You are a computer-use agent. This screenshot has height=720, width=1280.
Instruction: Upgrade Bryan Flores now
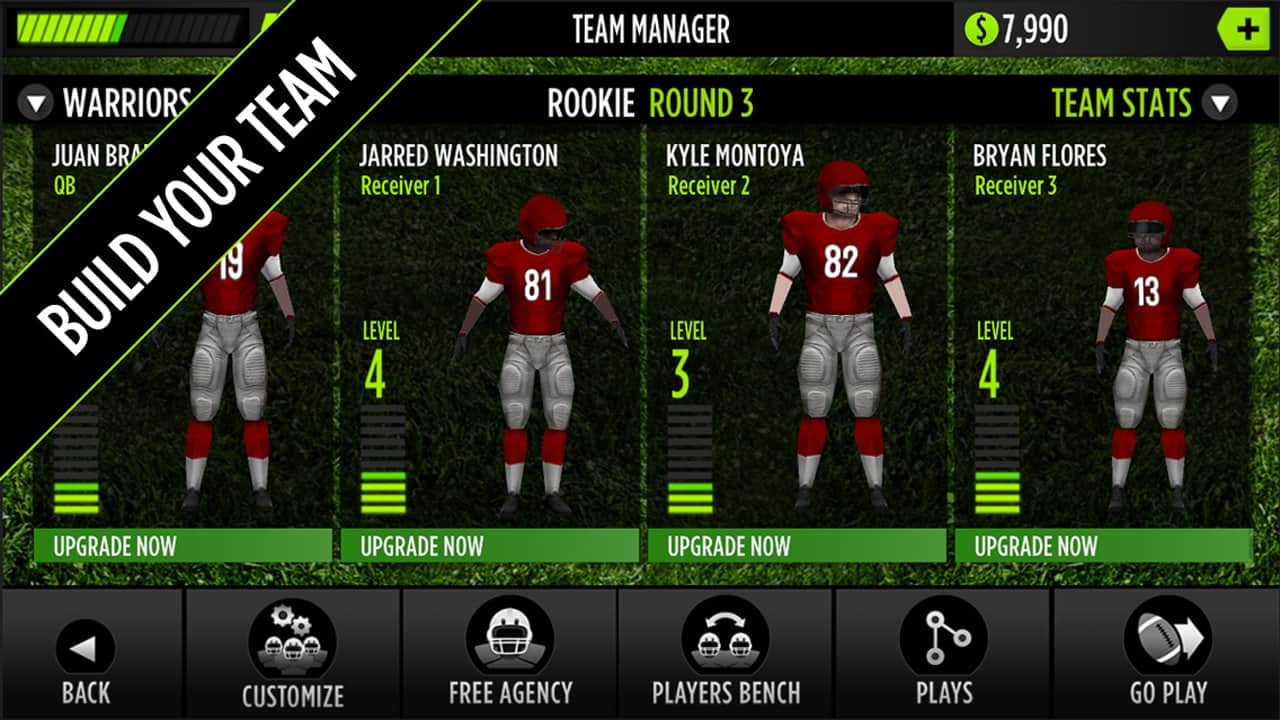pyautogui.click(x=1104, y=546)
